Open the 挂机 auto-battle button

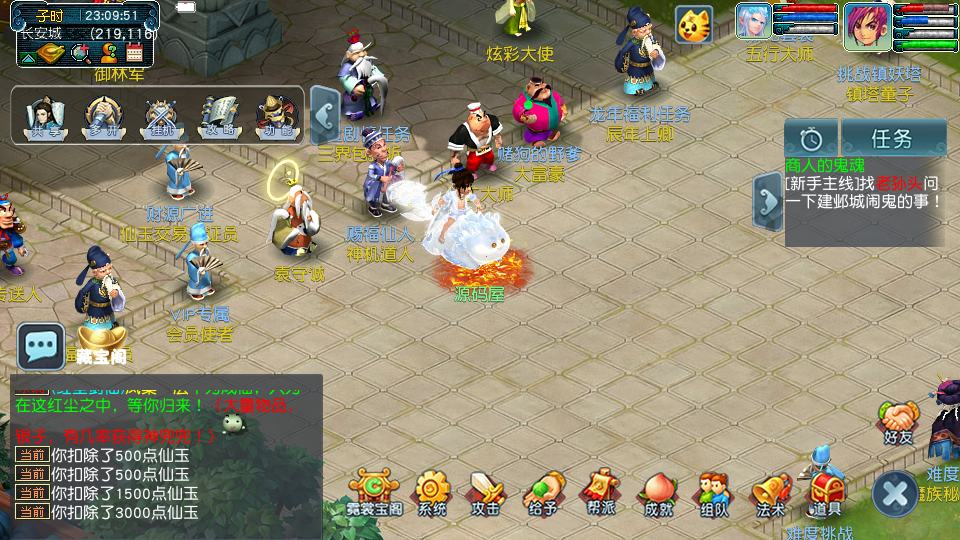pos(160,115)
